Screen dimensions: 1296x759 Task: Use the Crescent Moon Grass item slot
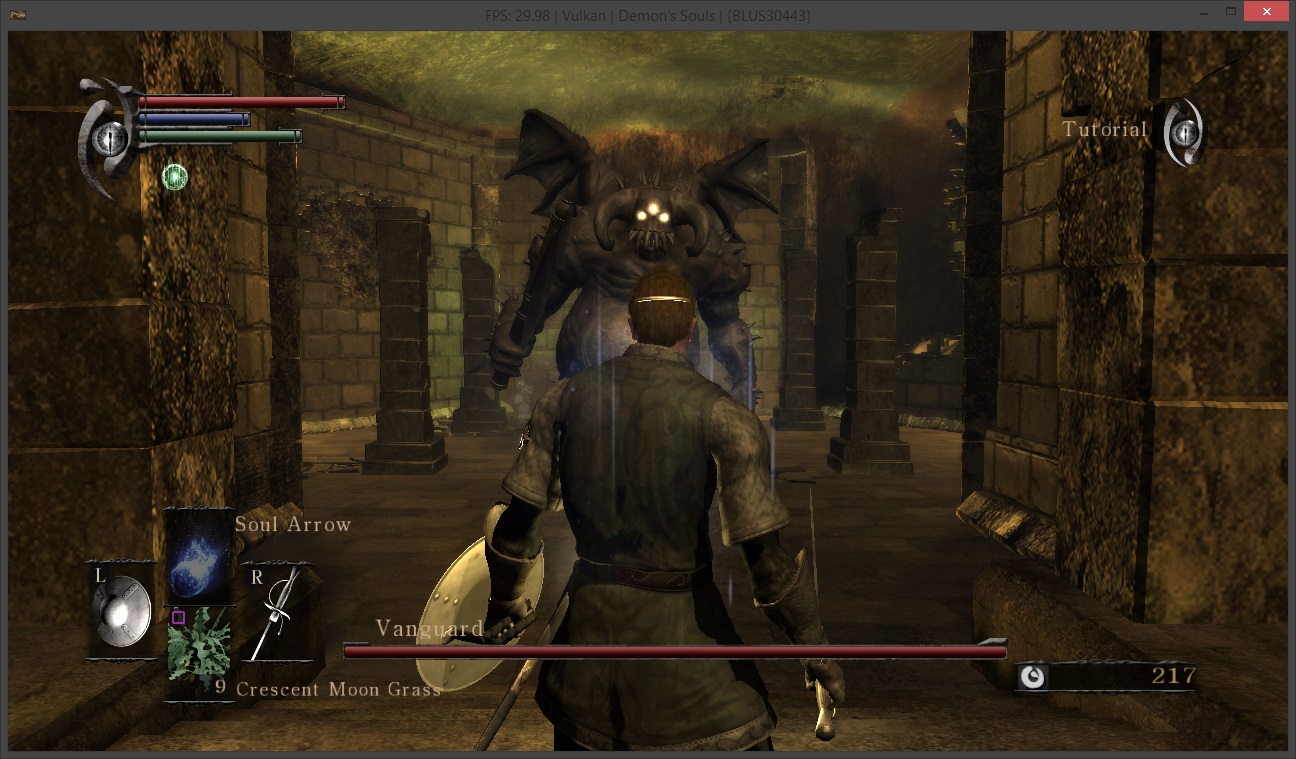tap(199, 651)
